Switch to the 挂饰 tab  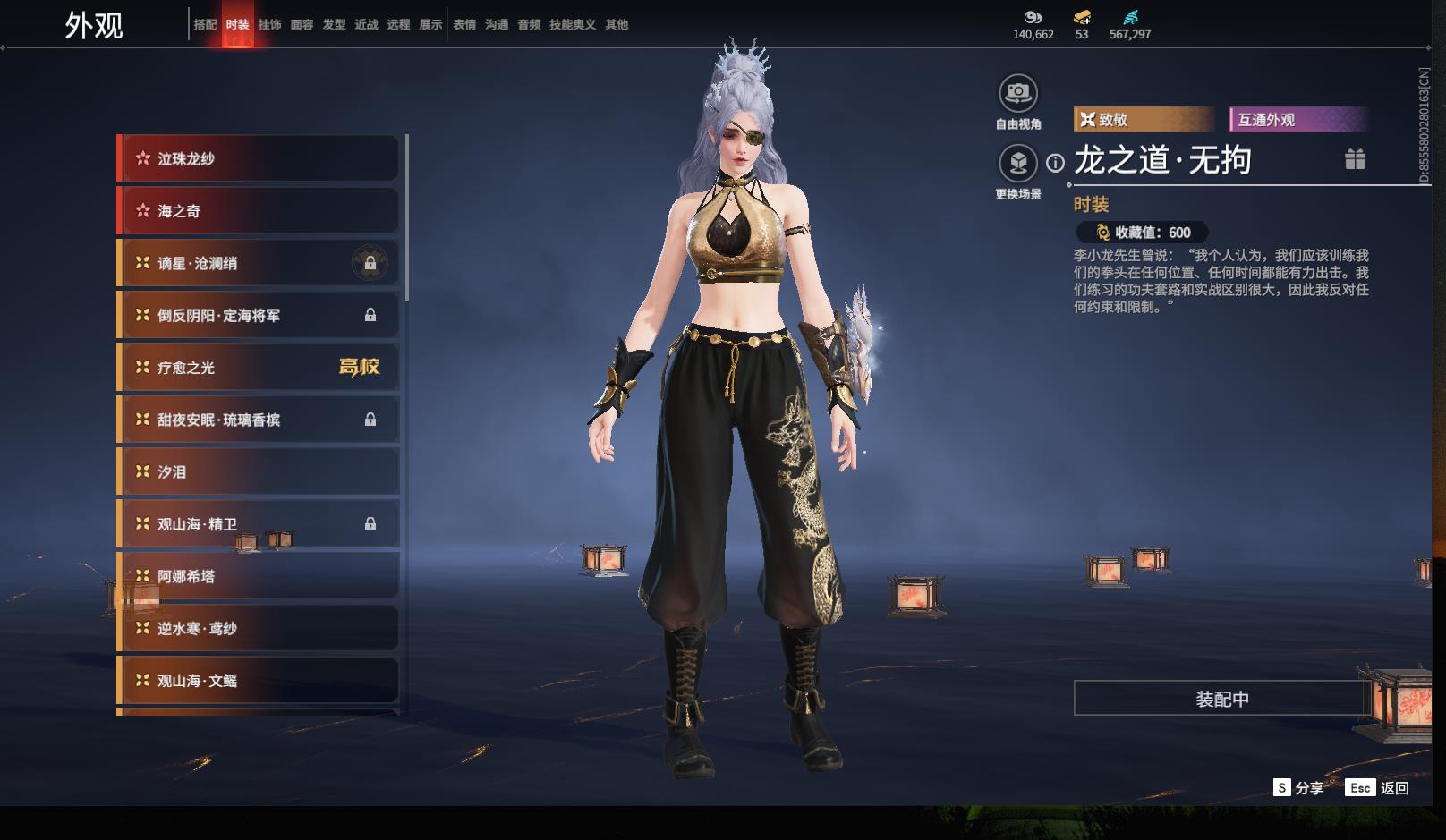point(269,25)
